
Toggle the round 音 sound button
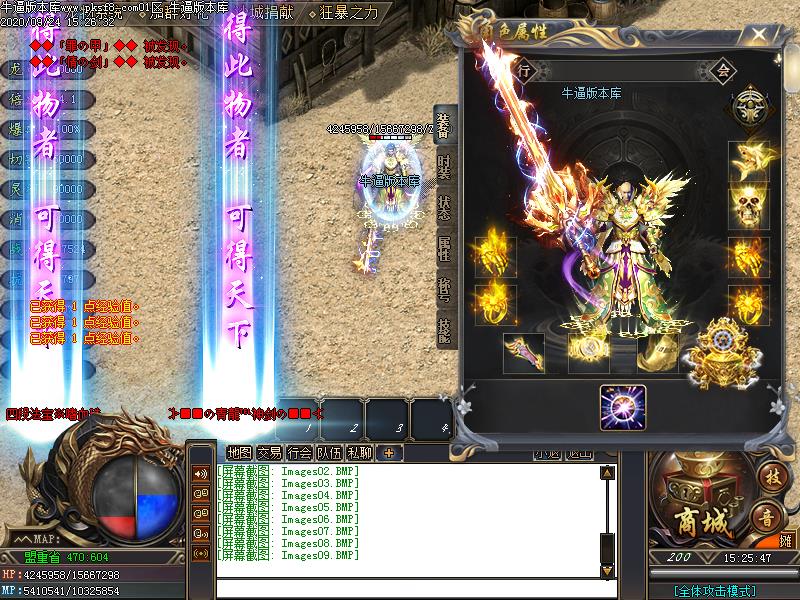(x=767, y=517)
